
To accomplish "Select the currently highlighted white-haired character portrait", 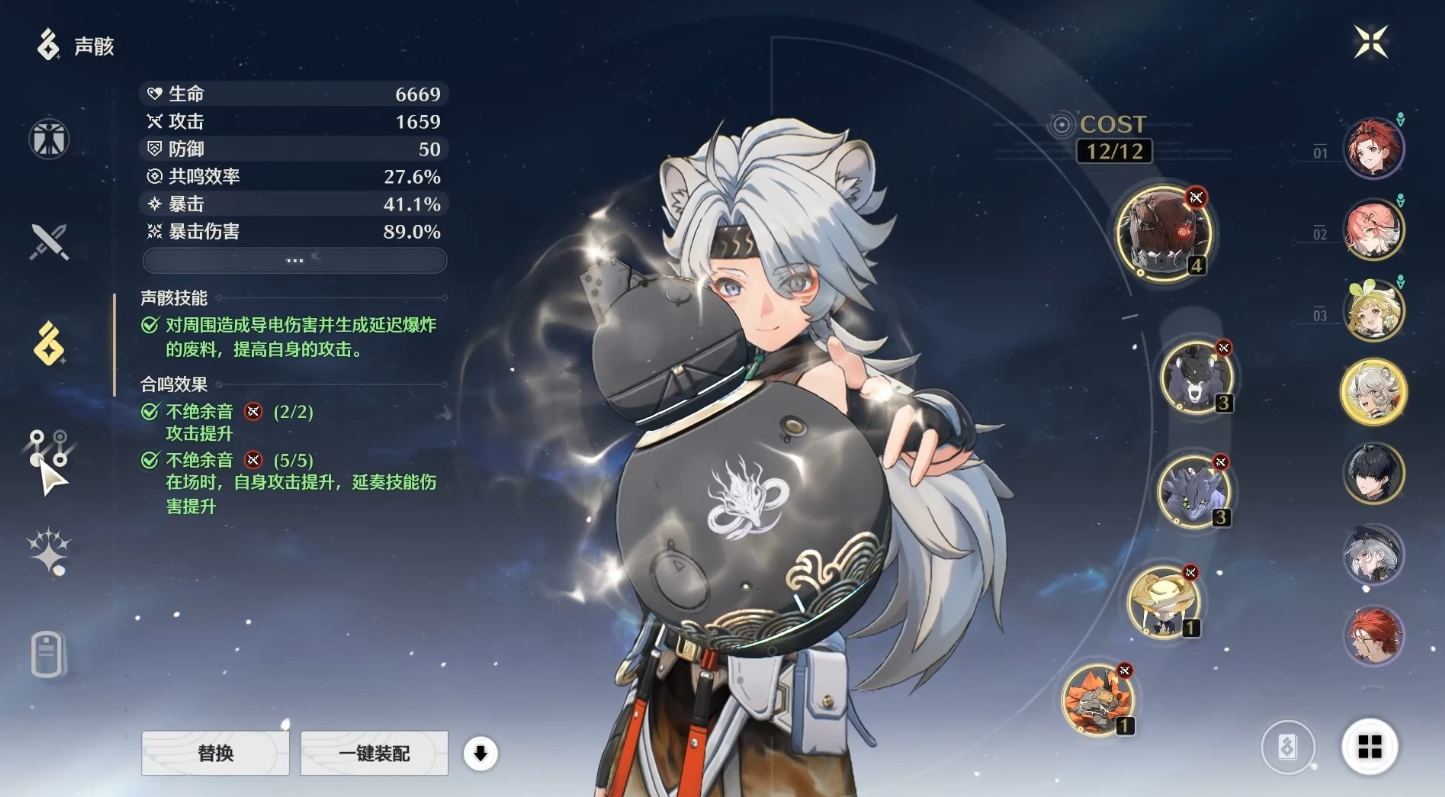I will [x=1373, y=393].
